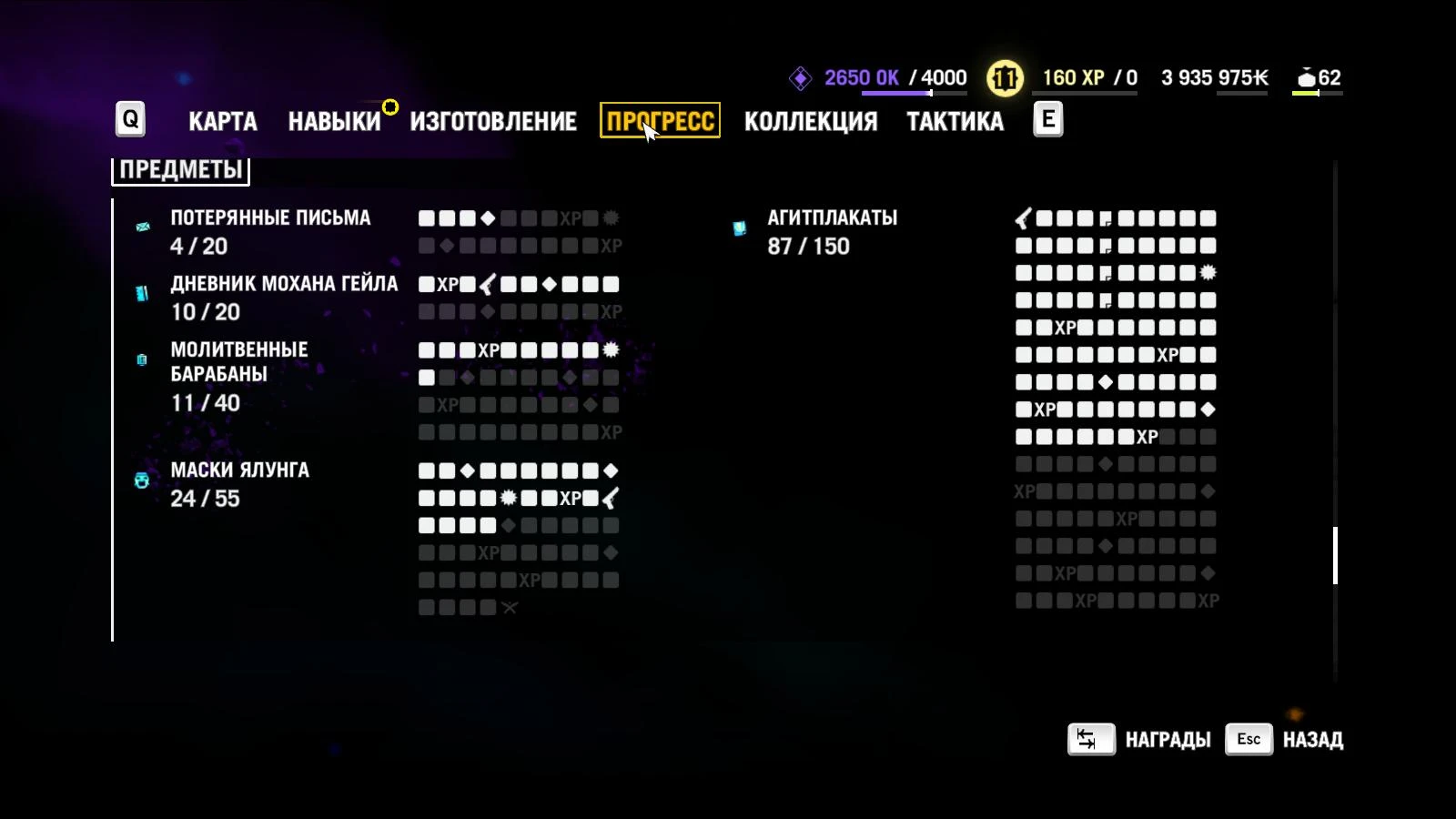Click the level 11 badge icon
This screenshot has width=1456, height=819.
(1004, 77)
